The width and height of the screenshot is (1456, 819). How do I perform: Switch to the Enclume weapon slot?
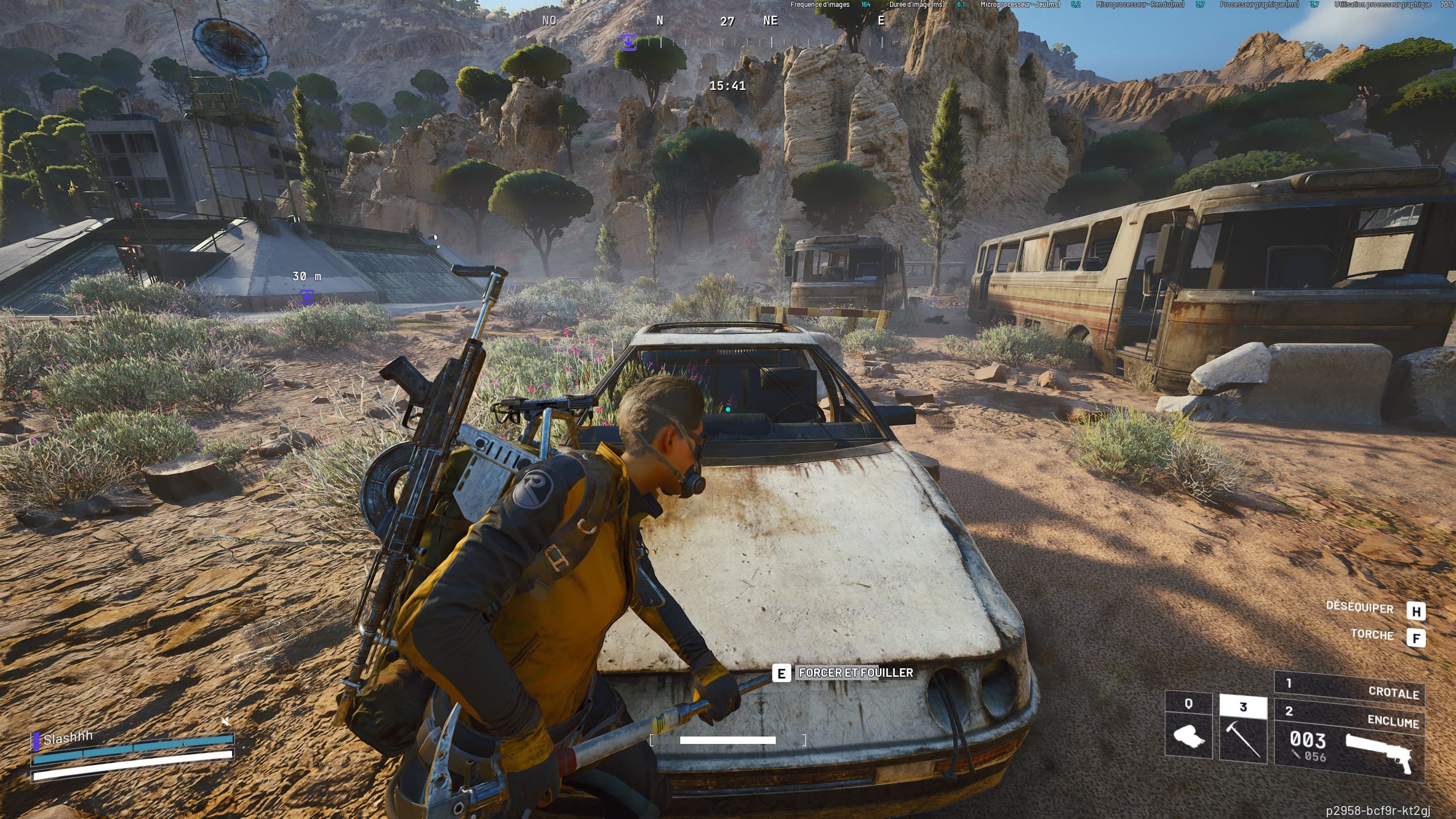click(x=1349, y=744)
